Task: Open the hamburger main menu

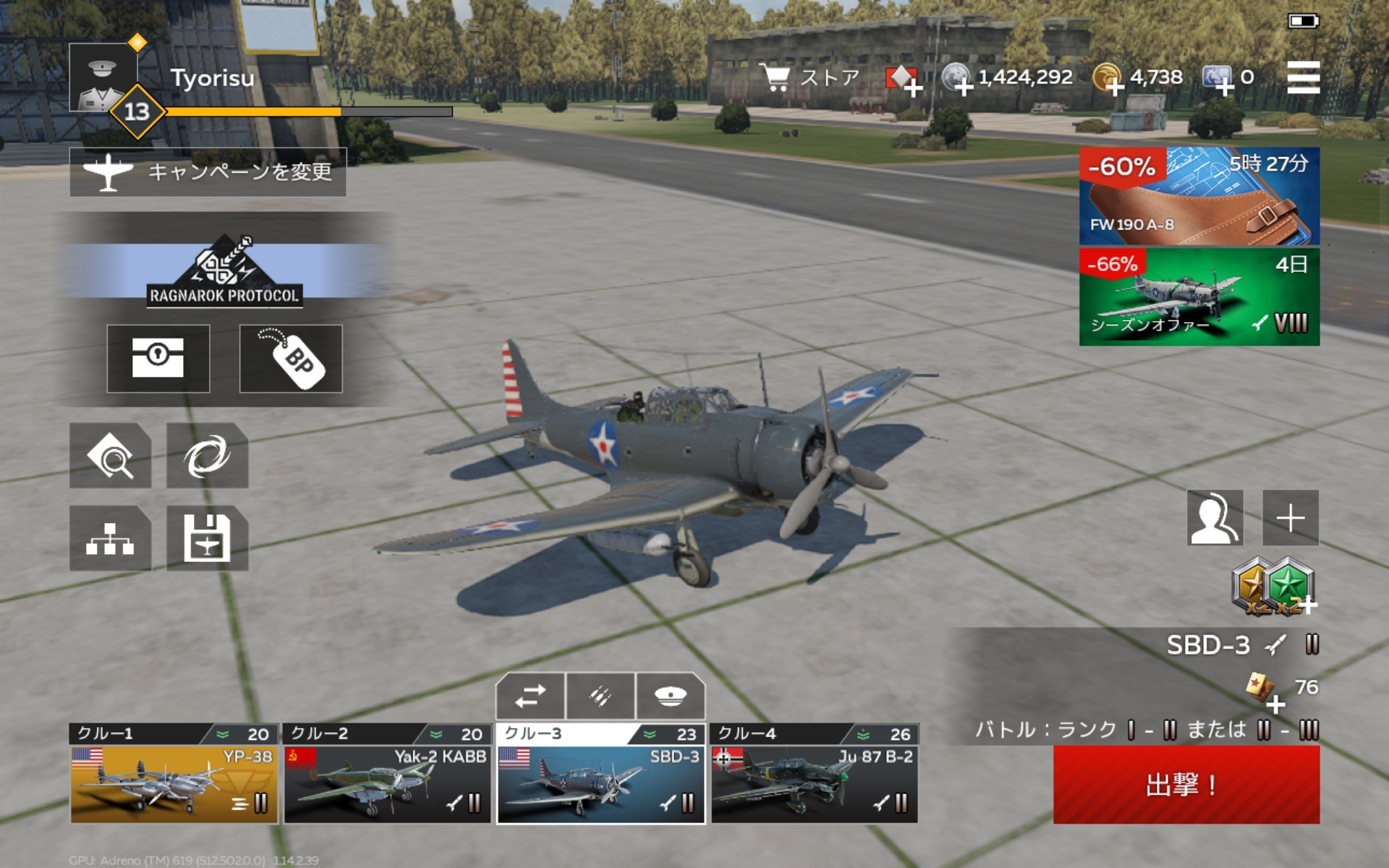Action: pyautogui.click(x=1303, y=77)
